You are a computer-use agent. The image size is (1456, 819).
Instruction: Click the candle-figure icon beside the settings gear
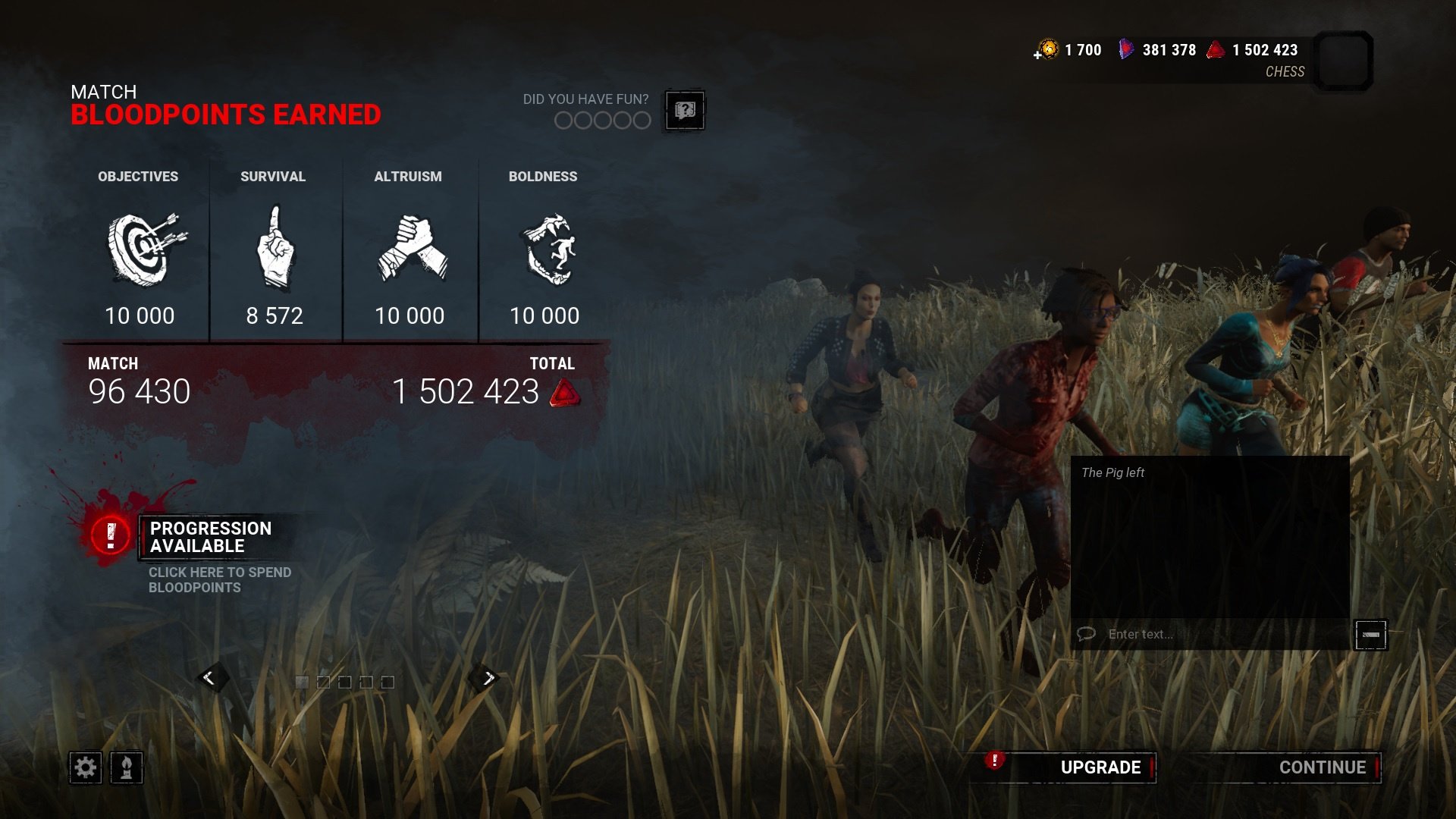pyautogui.click(x=127, y=768)
